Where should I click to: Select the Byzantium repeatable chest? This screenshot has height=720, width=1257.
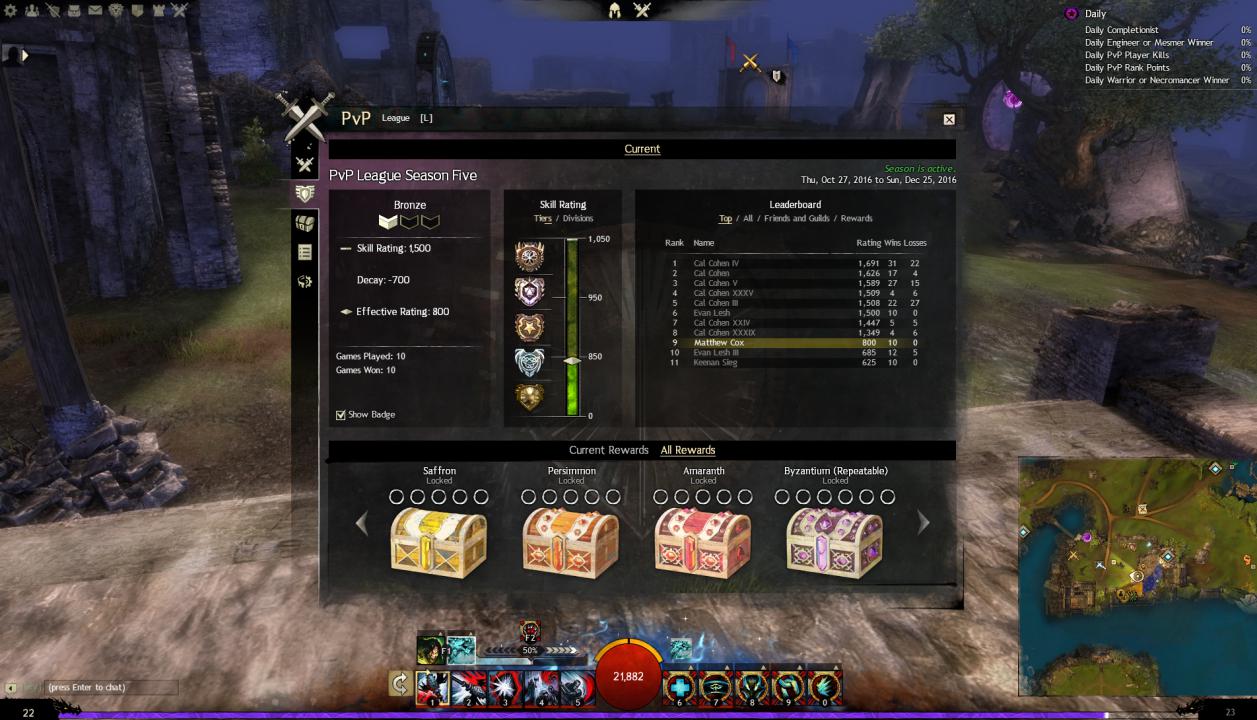835,543
